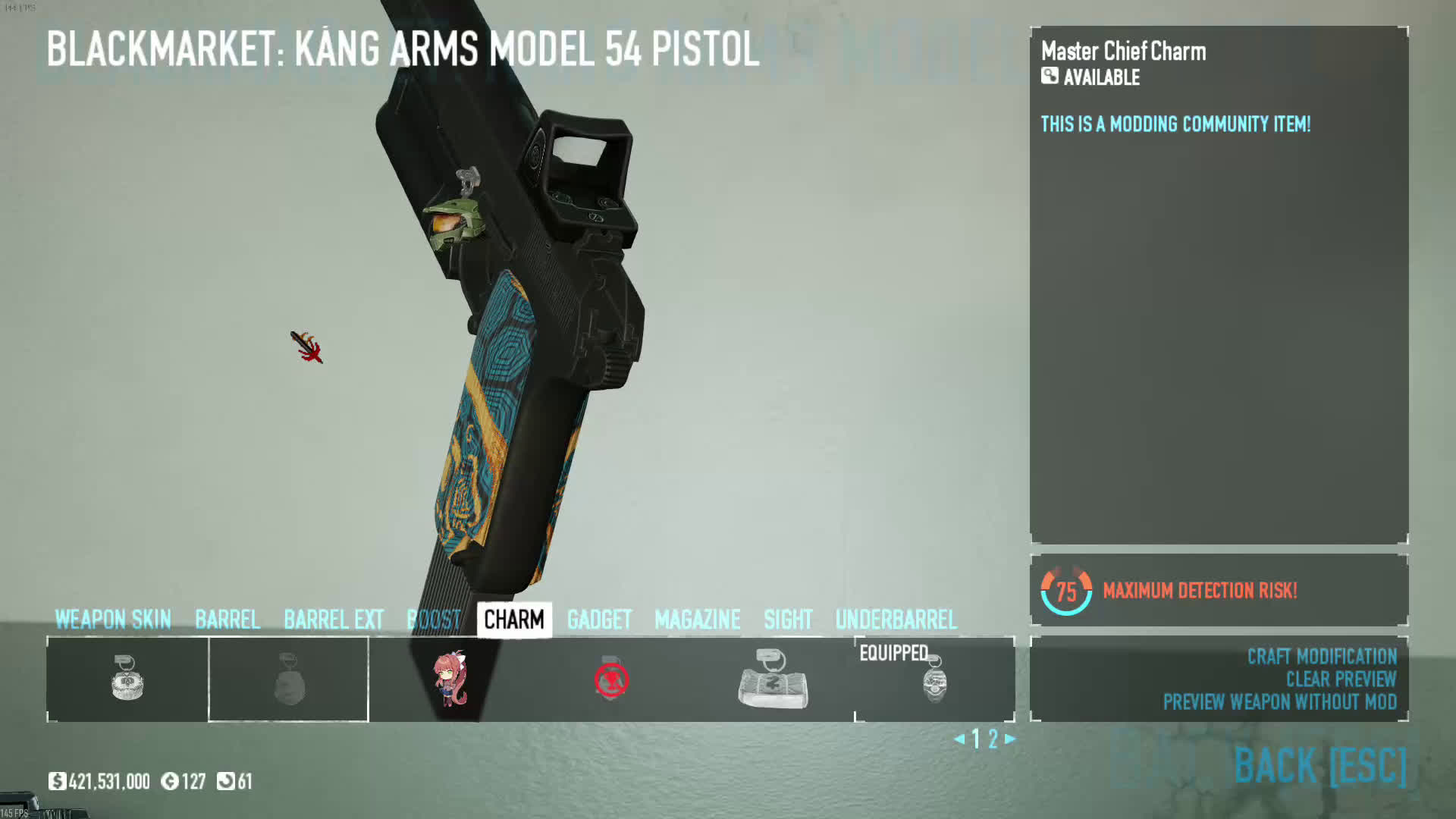Select the currently equipped charm slot
Viewport: 1456px width, 819px height.
click(934, 680)
